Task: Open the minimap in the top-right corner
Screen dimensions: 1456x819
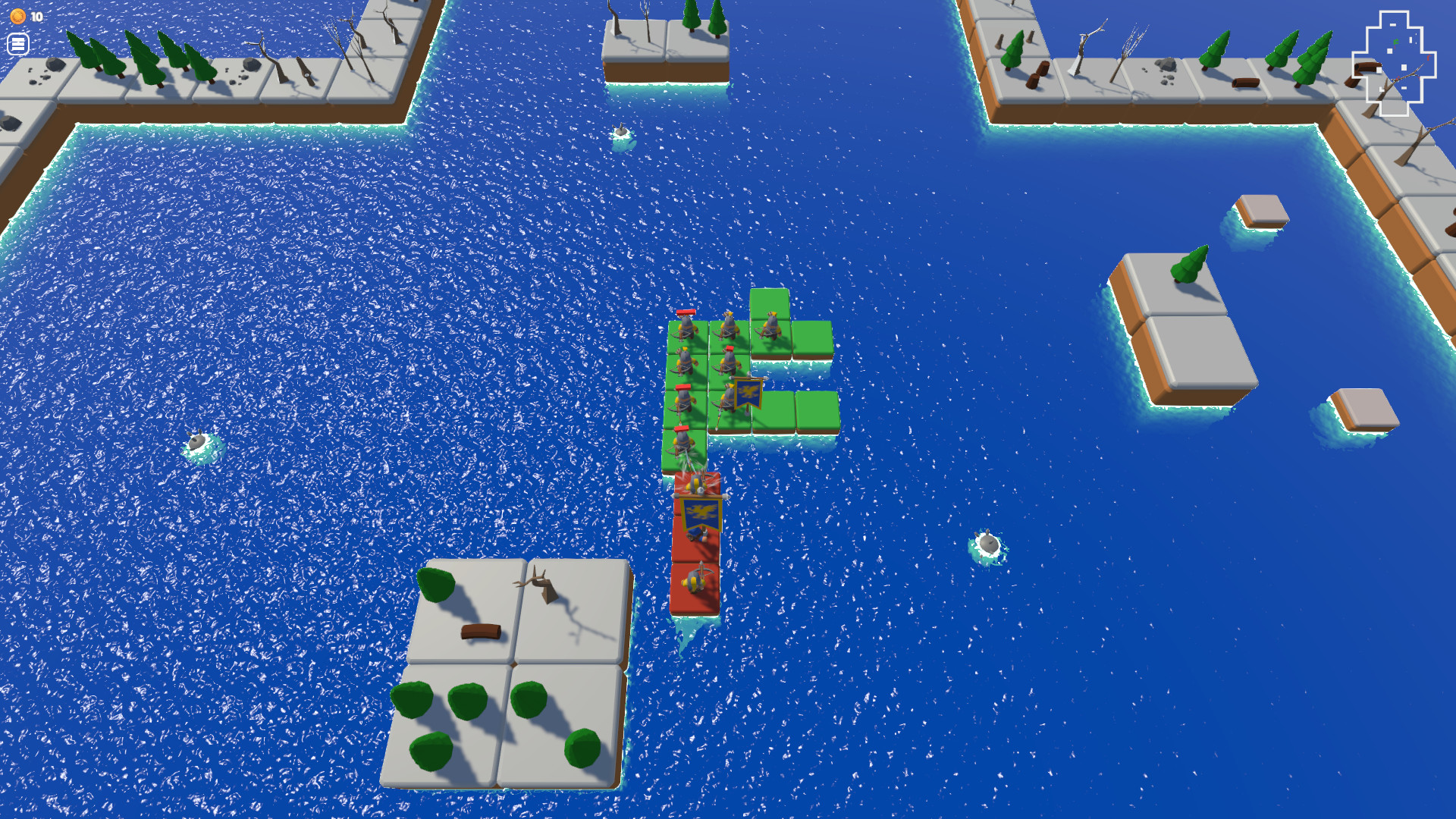Action: click(1399, 59)
